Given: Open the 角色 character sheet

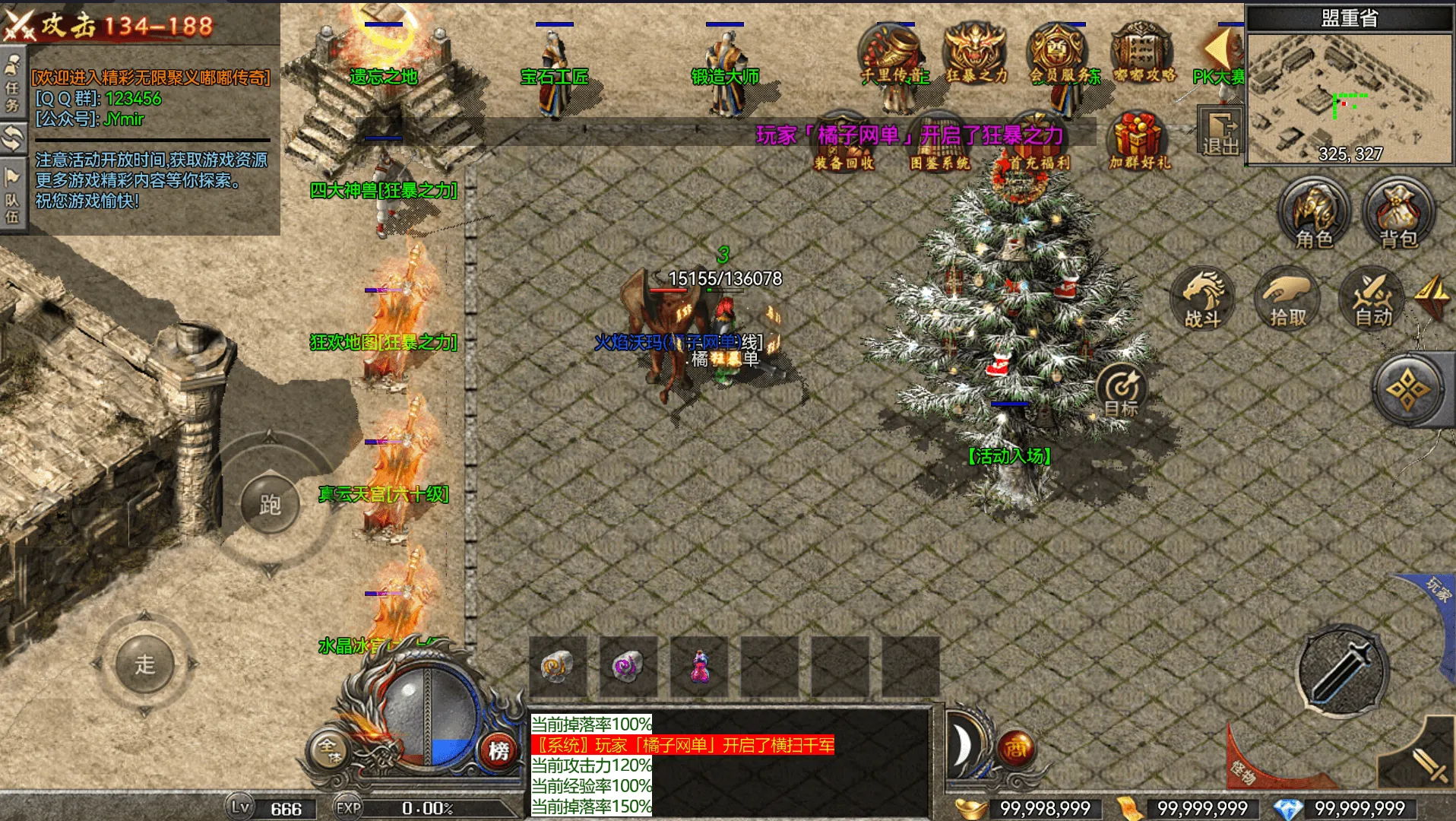Looking at the screenshot, I should coord(1313,214).
